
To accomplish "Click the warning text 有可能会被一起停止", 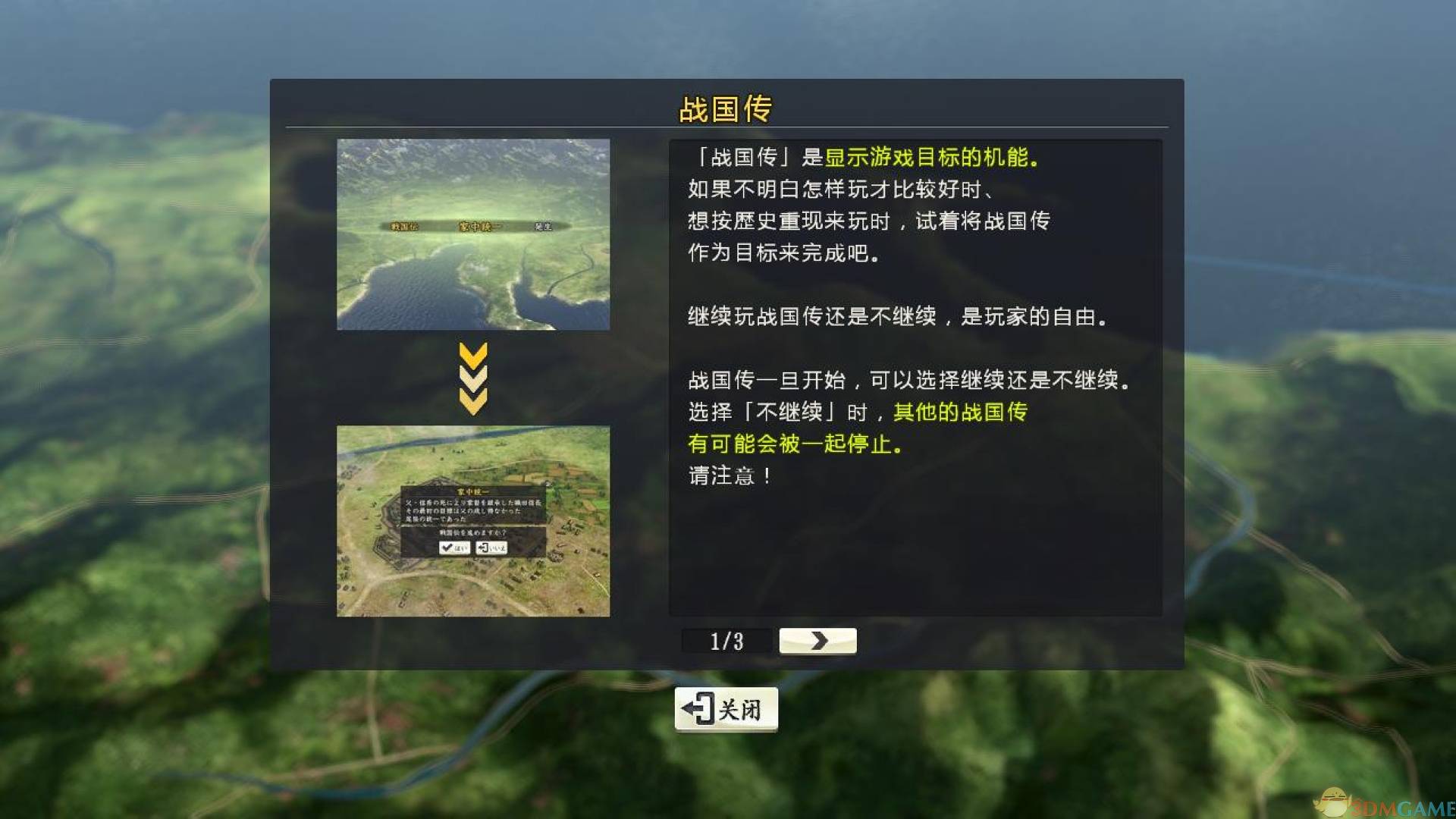I will pos(792,444).
